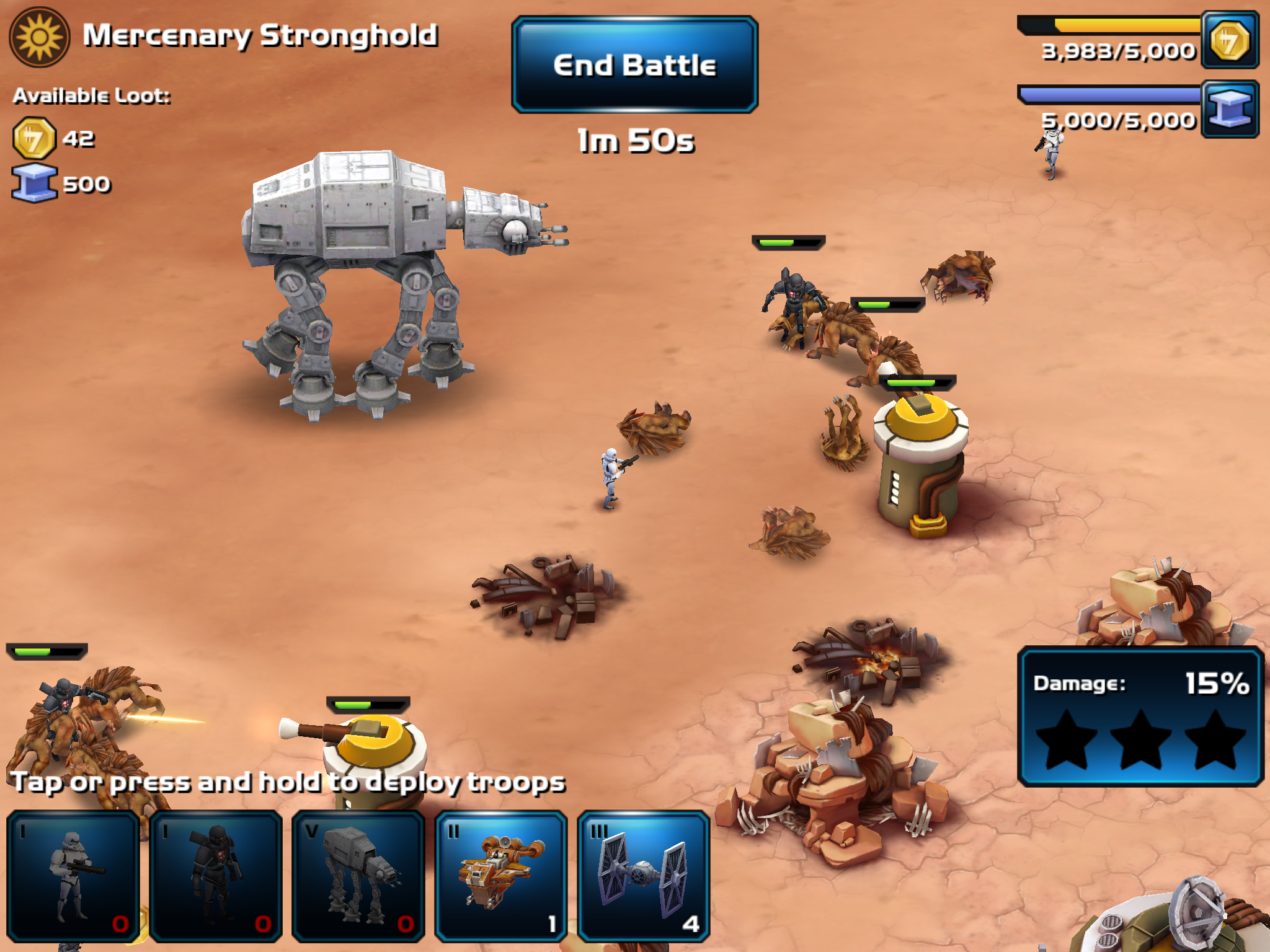Tap the gold credits icon at top right

pyautogui.click(x=1230, y=40)
